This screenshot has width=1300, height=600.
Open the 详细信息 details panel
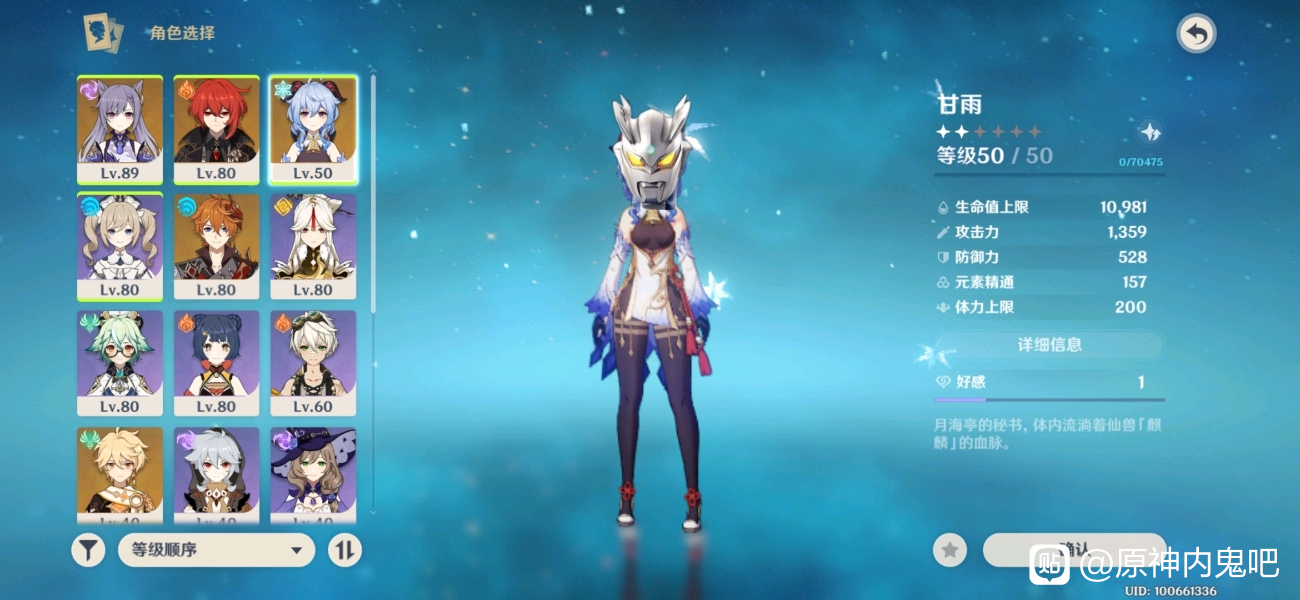point(1049,345)
